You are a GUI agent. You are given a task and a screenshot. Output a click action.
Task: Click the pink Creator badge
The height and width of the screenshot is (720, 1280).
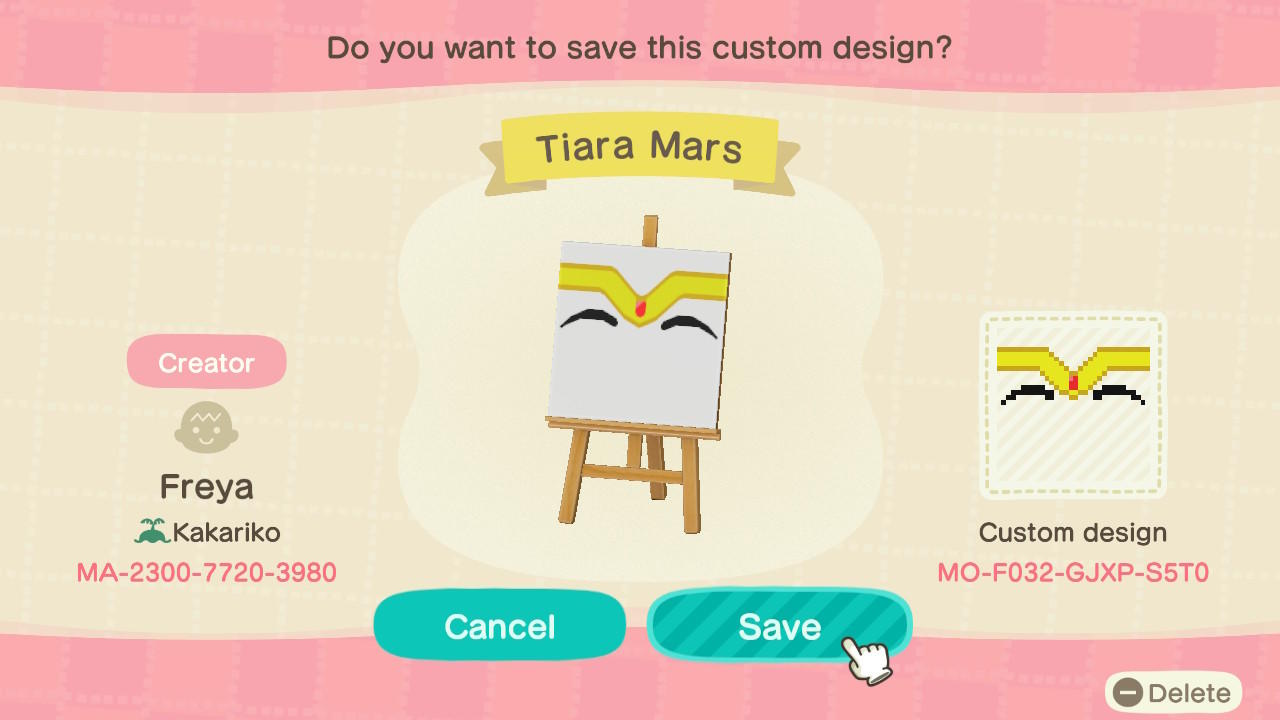tap(206, 362)
